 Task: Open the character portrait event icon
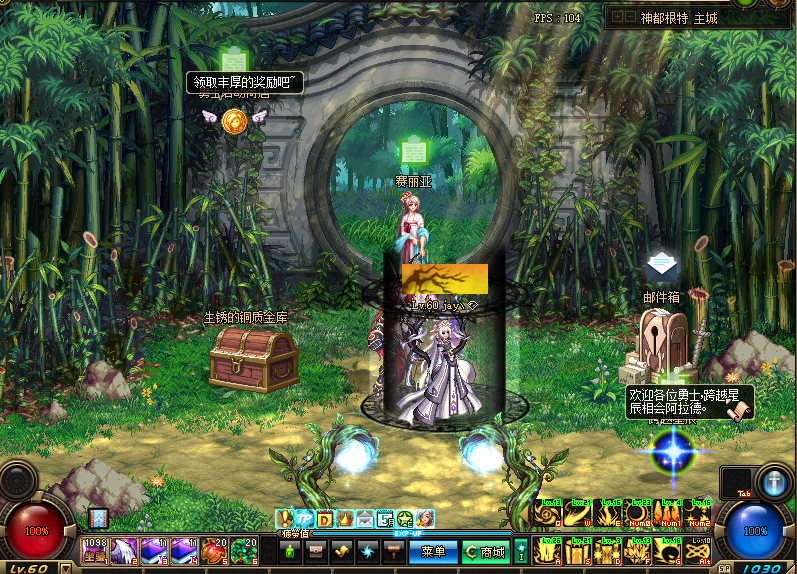click(425, 518)
